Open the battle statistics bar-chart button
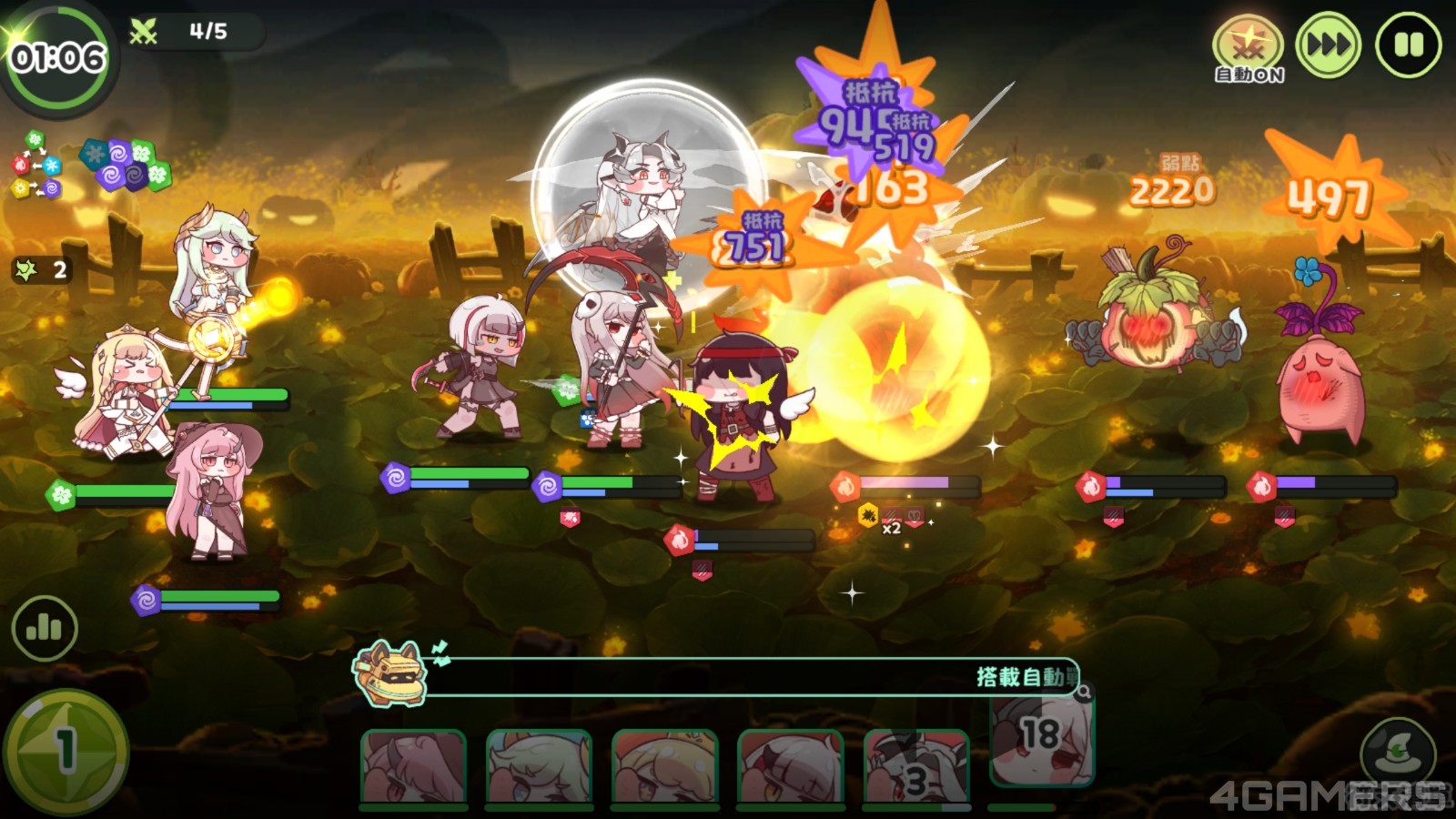This screenshot has width=1456, height=819. click(x=44, y=628)
